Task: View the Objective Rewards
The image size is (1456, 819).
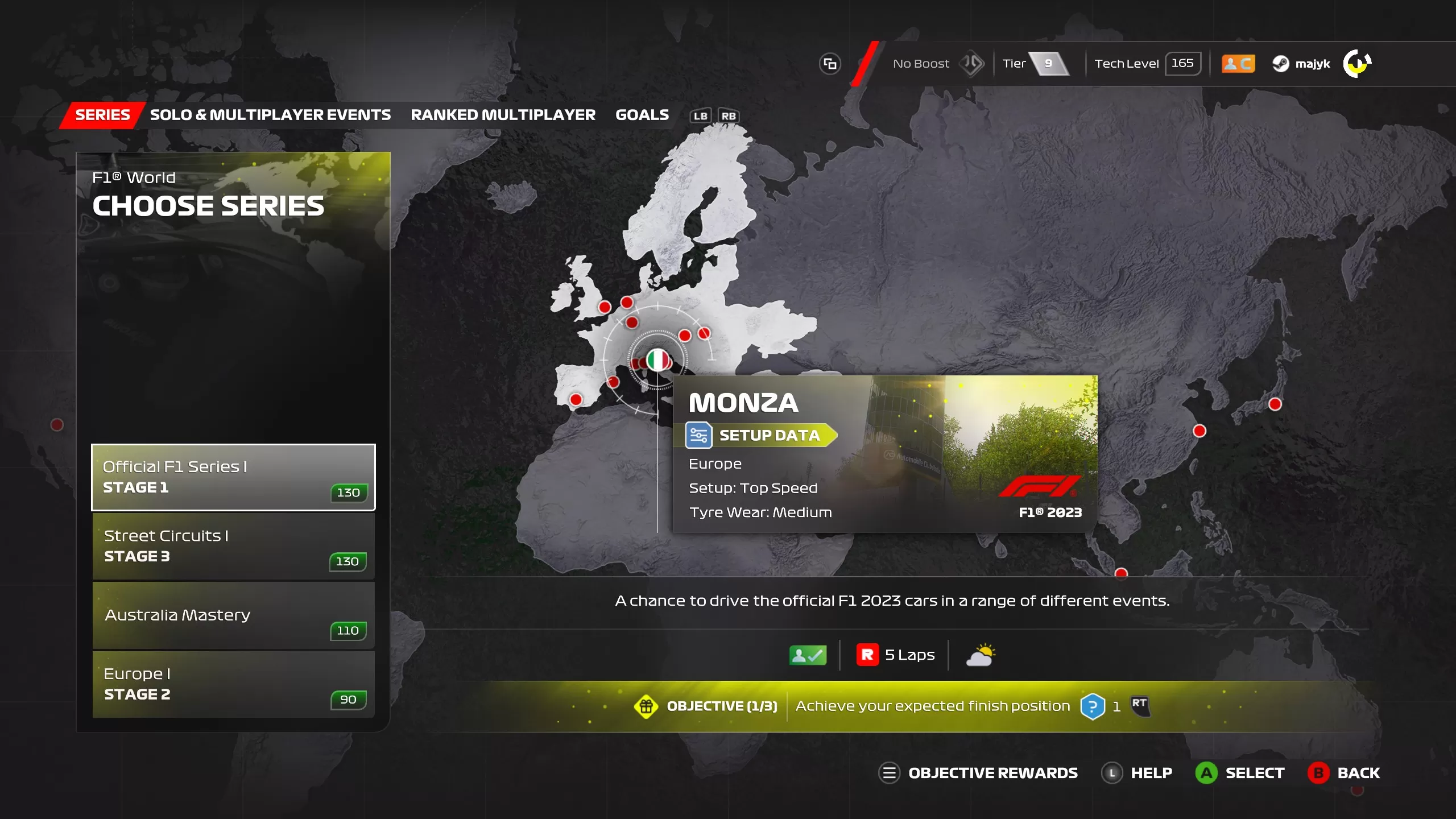Action: pos(978,773)
